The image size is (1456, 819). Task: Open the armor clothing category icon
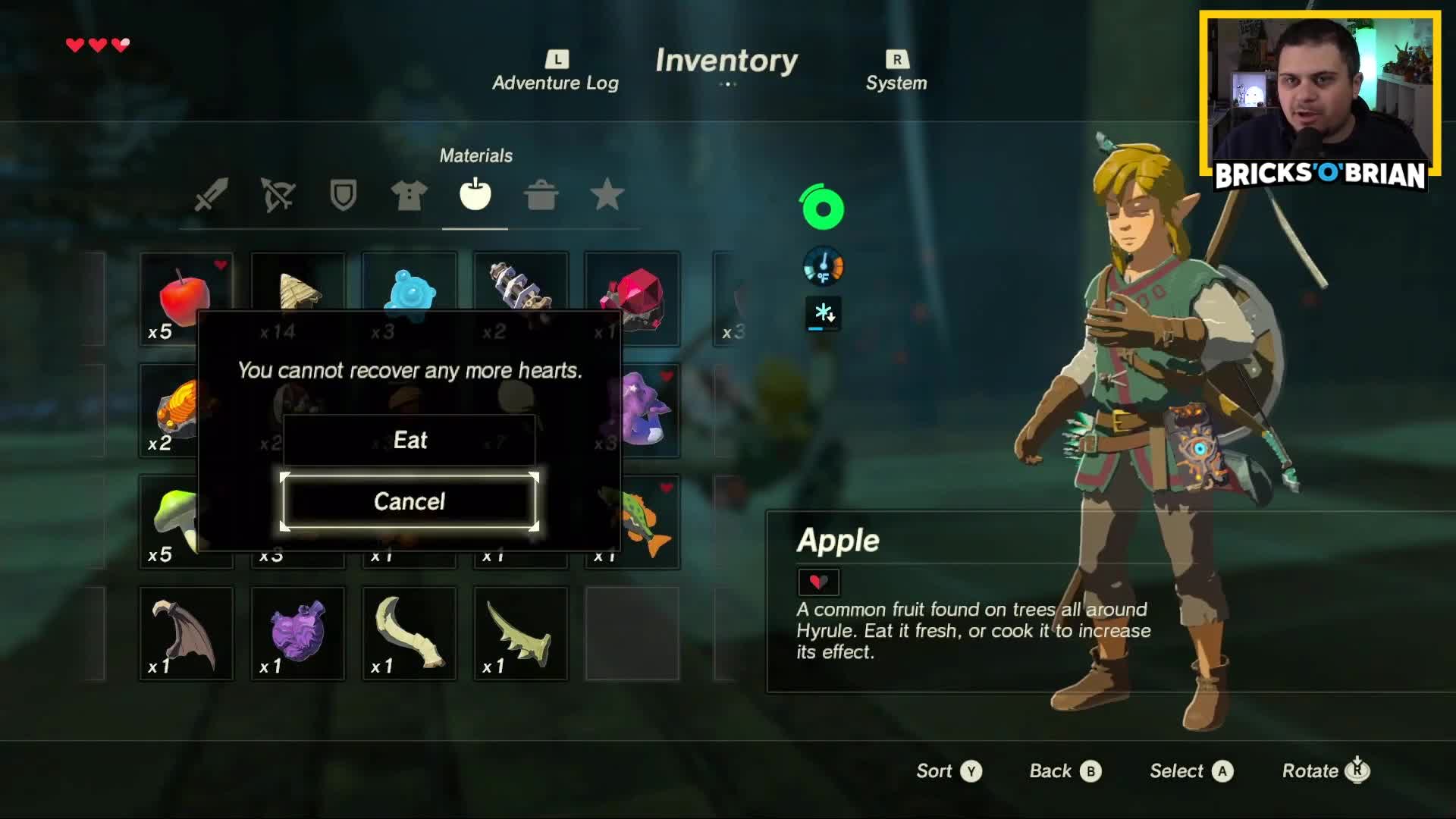(x=409, y=196)
